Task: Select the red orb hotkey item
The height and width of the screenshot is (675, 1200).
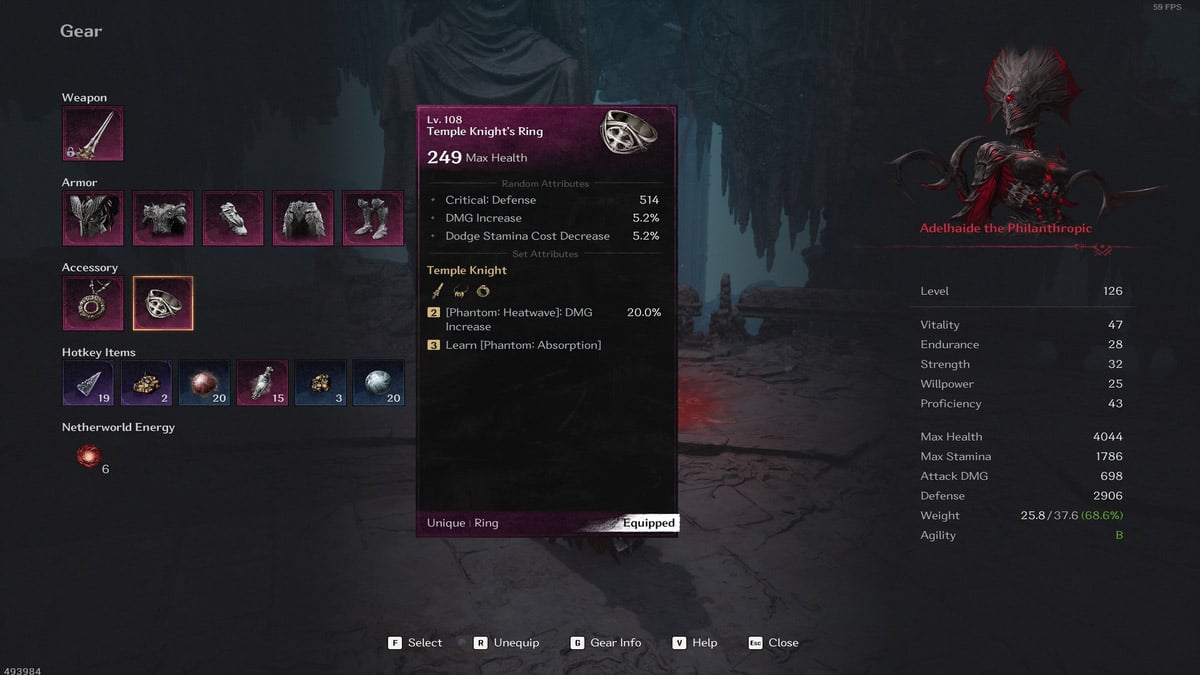Action: (x=205, y=383)
